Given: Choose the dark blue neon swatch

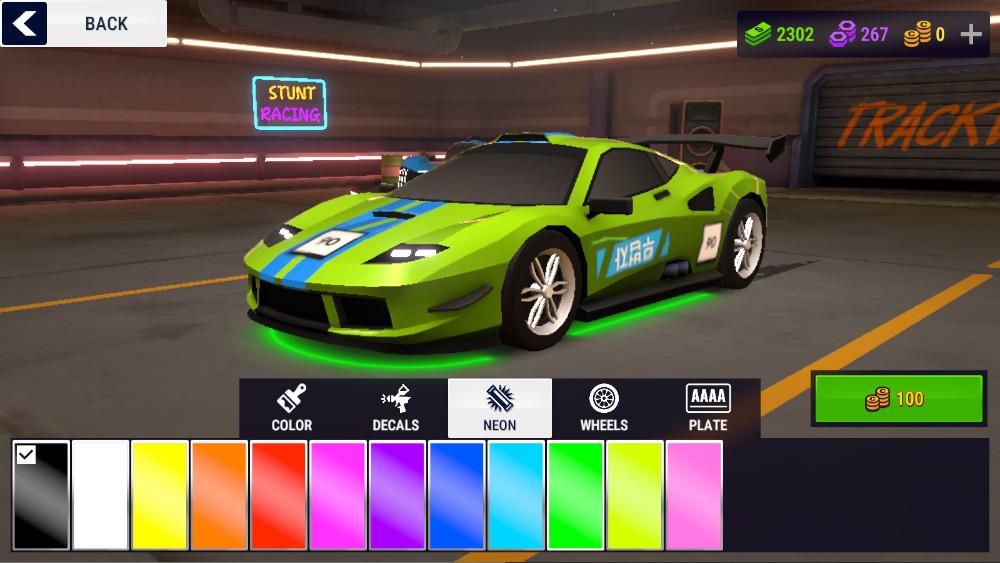Looking at the screenshot, I should click(x=457, y=495).
